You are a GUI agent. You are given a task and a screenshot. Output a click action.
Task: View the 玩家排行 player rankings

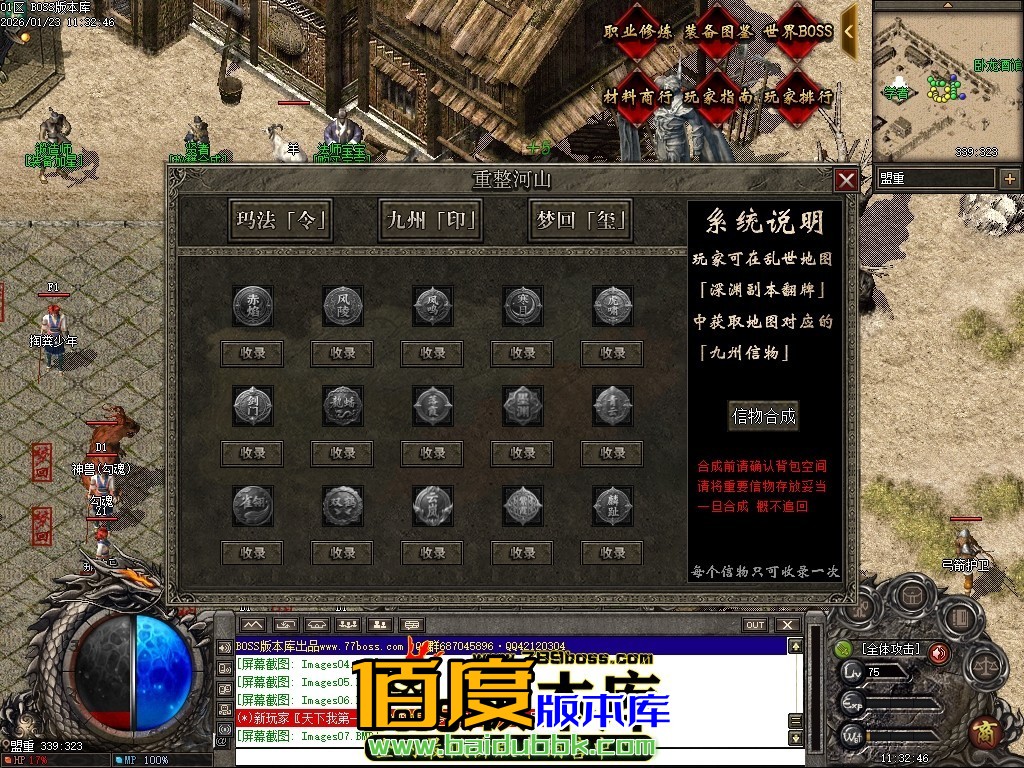click(x=798, y=97)
